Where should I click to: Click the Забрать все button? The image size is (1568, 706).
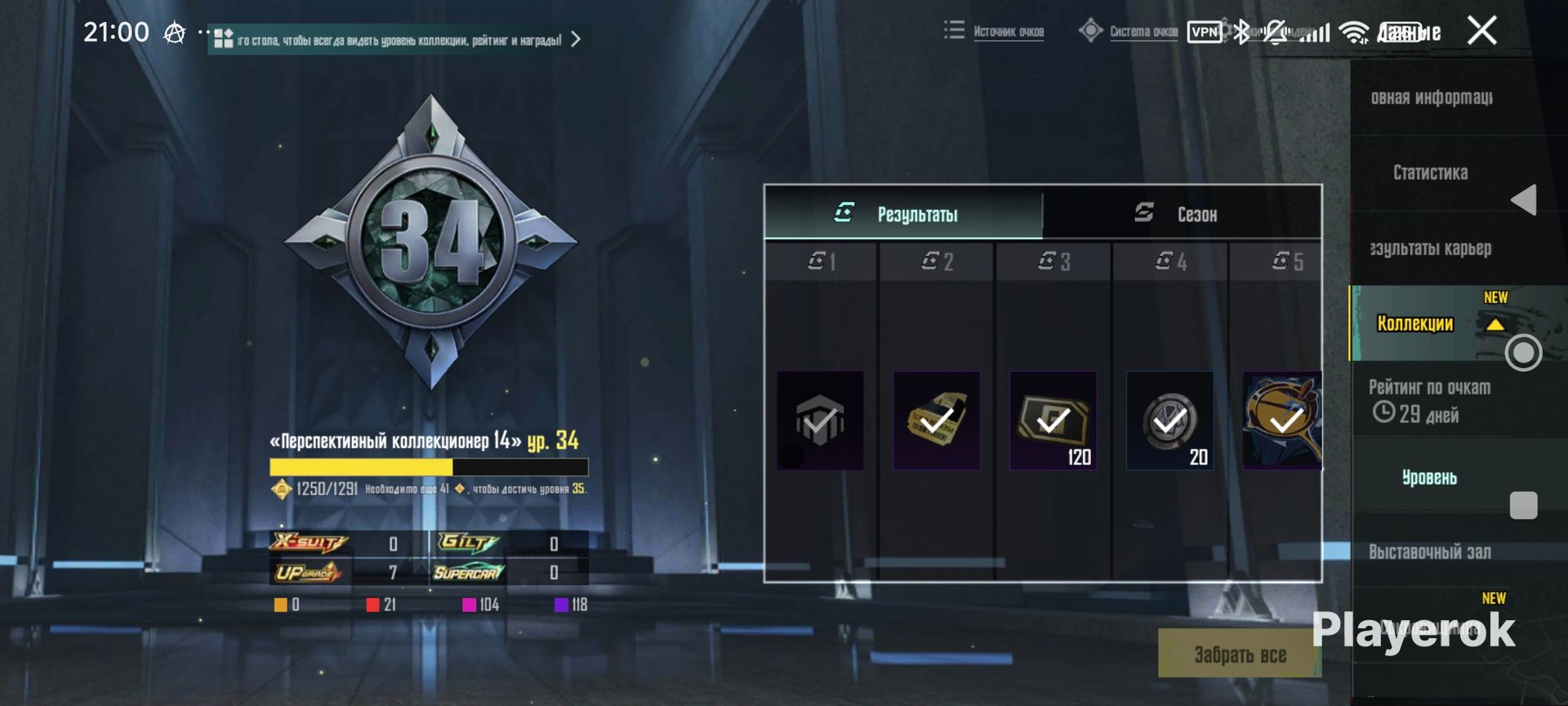[x=1239, y=654]
